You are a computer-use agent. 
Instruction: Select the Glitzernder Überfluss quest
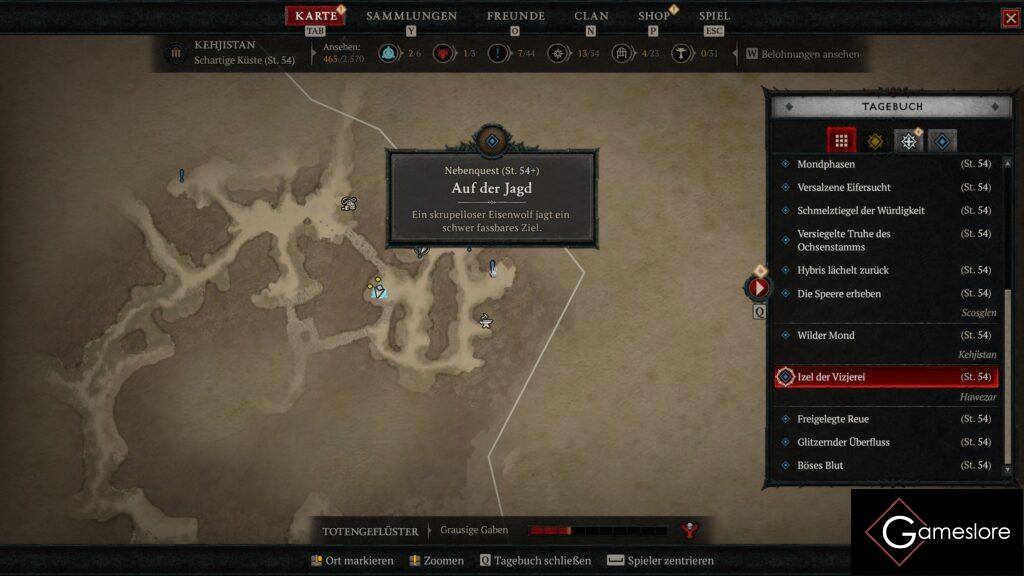[x=843, y=442]
